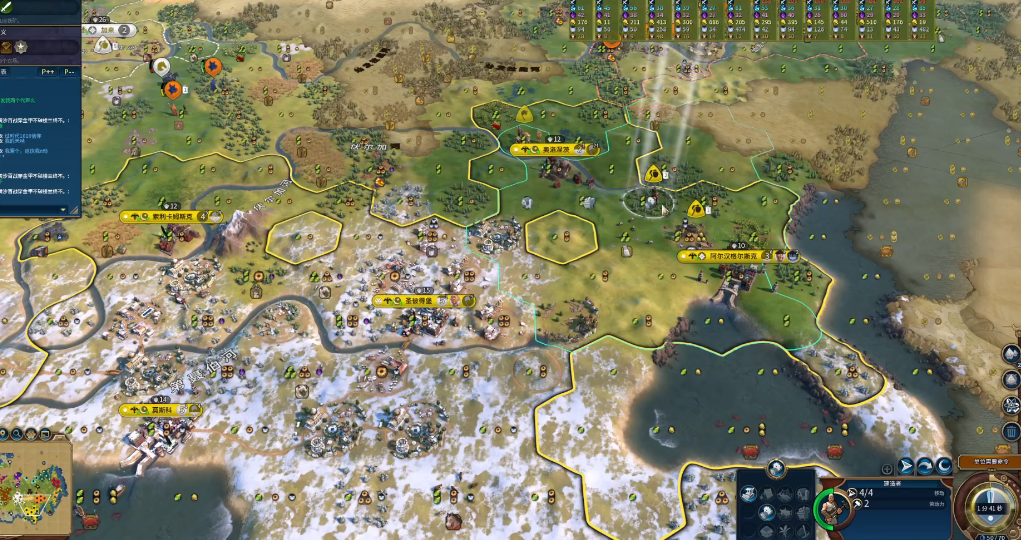Click the P-- button in the chat panel
Viewport: 1021px width, 540px height.
tap(70, 72)
